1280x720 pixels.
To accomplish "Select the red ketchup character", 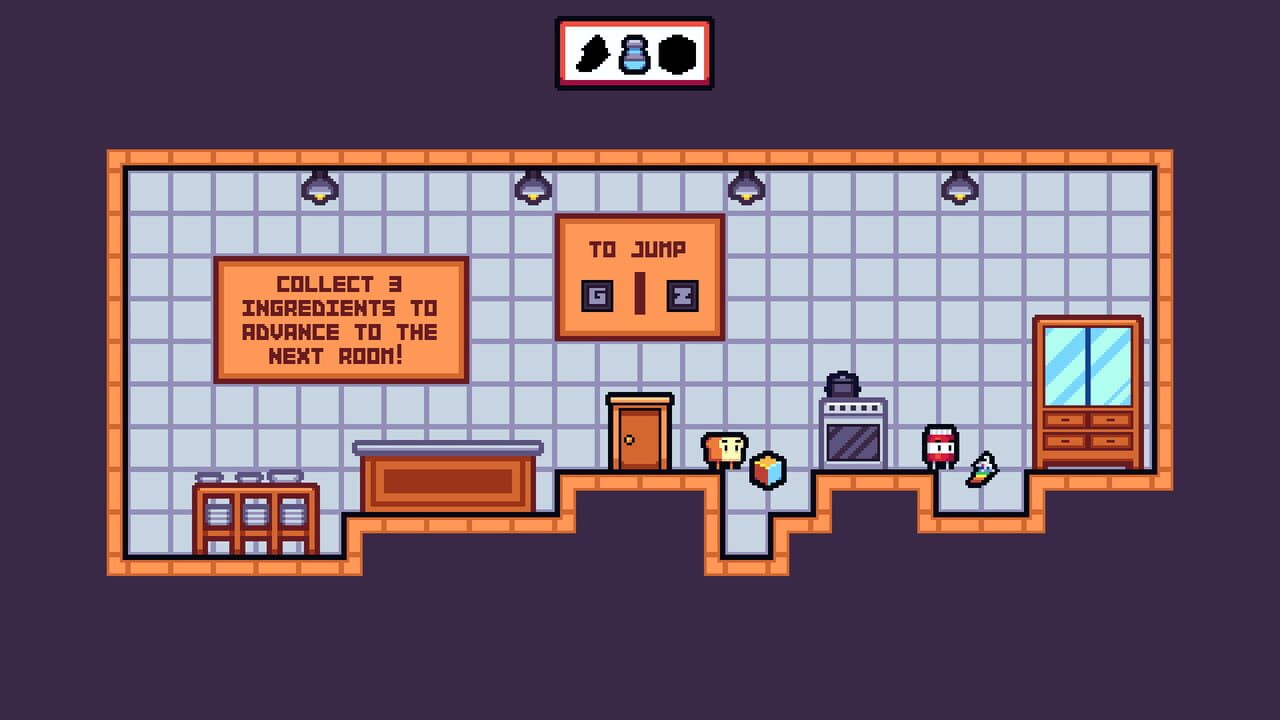I will 938,445.
